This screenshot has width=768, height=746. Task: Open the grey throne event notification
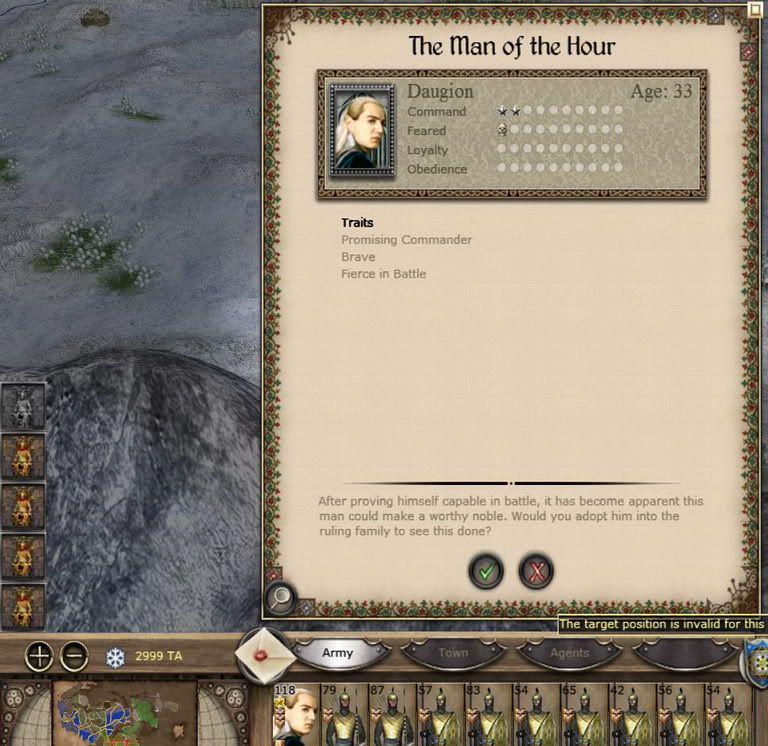coord(23,406)
